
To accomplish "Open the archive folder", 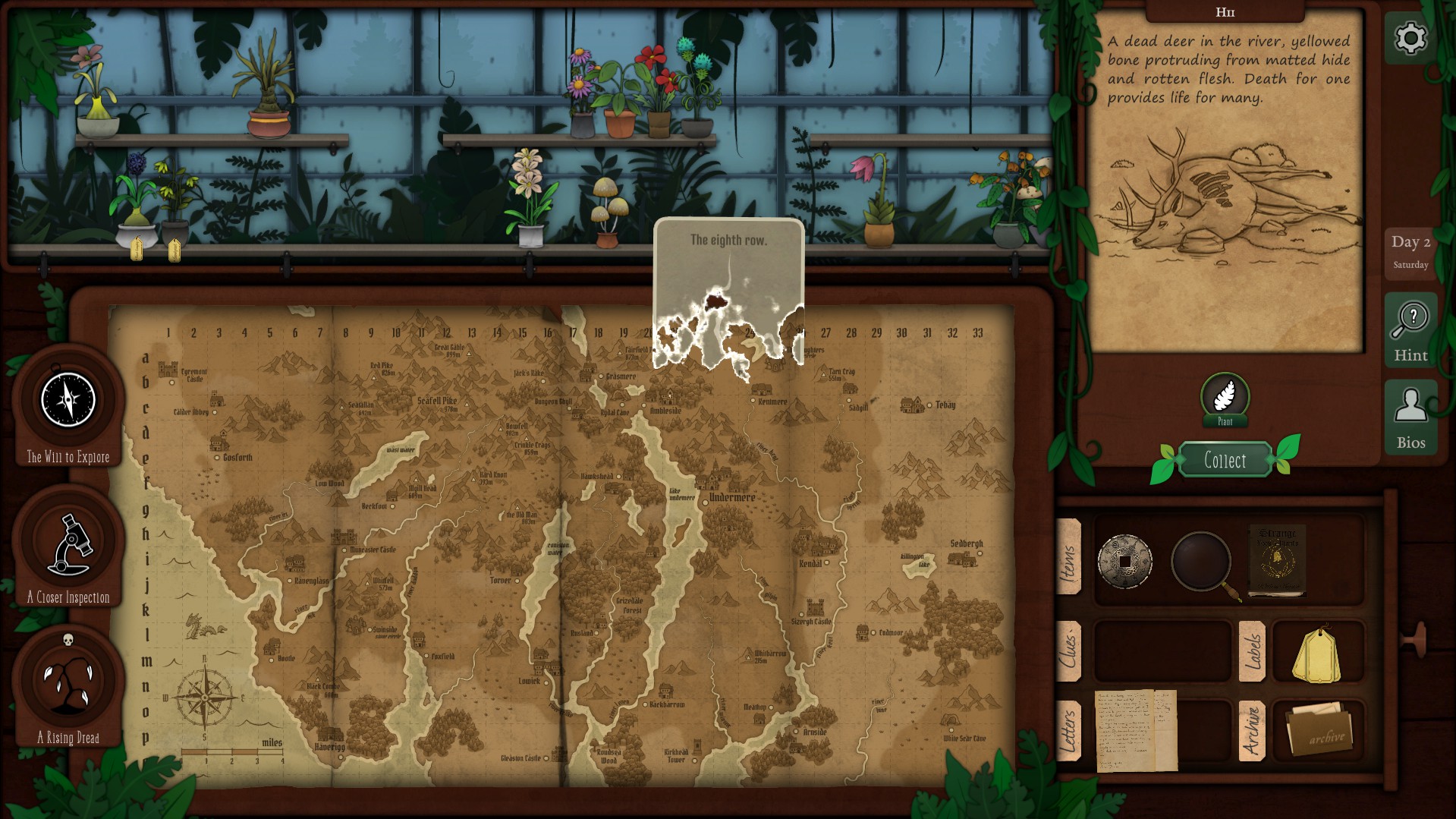I will pyautogui.click(x=1319, y=730).
